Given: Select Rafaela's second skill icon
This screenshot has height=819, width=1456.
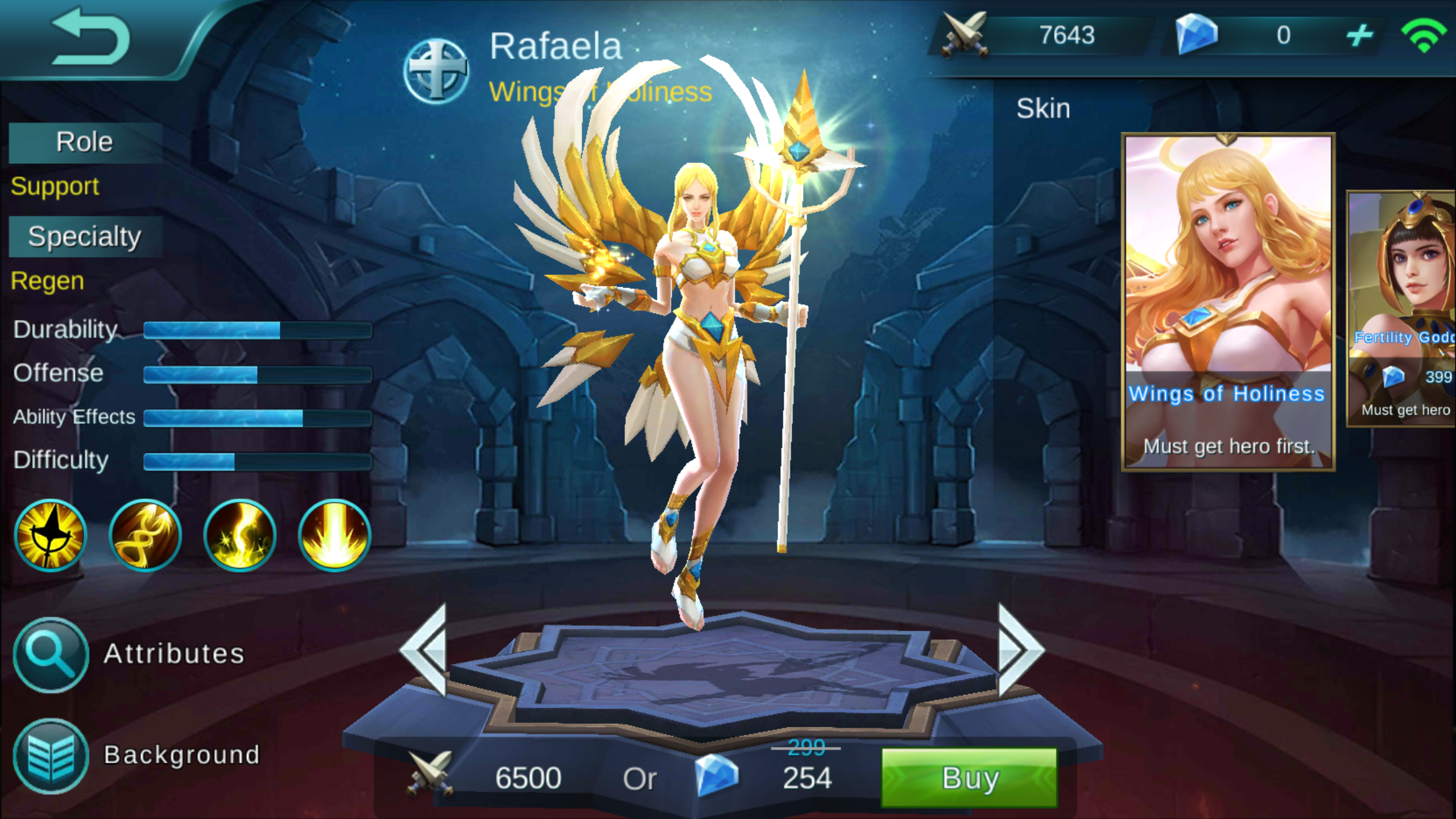Looking at the screenshot, I should click(x=144, y=535).
